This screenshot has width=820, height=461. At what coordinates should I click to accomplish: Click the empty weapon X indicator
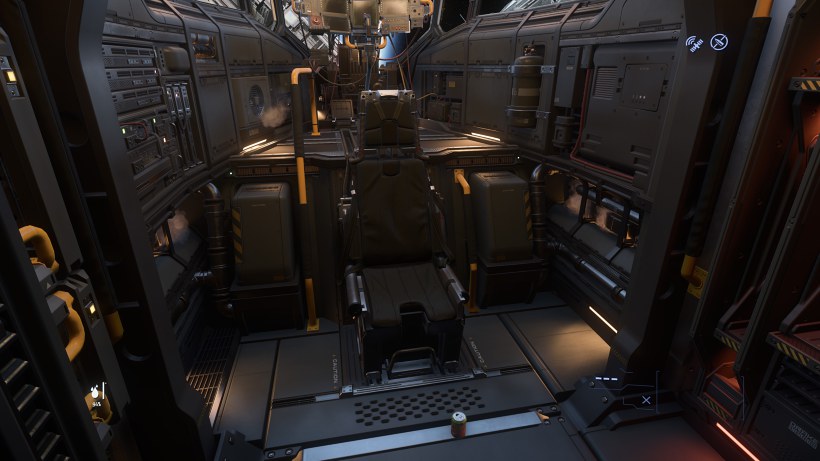[646, 400]
